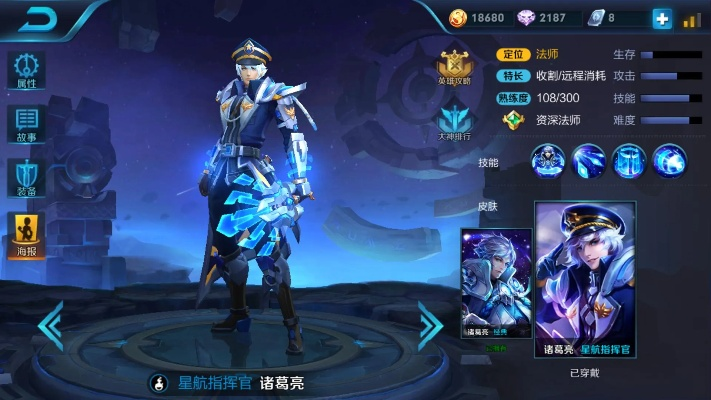The image size is (711, 400).
Task: Select the first skill icon
Action: (x=548, y=160)
